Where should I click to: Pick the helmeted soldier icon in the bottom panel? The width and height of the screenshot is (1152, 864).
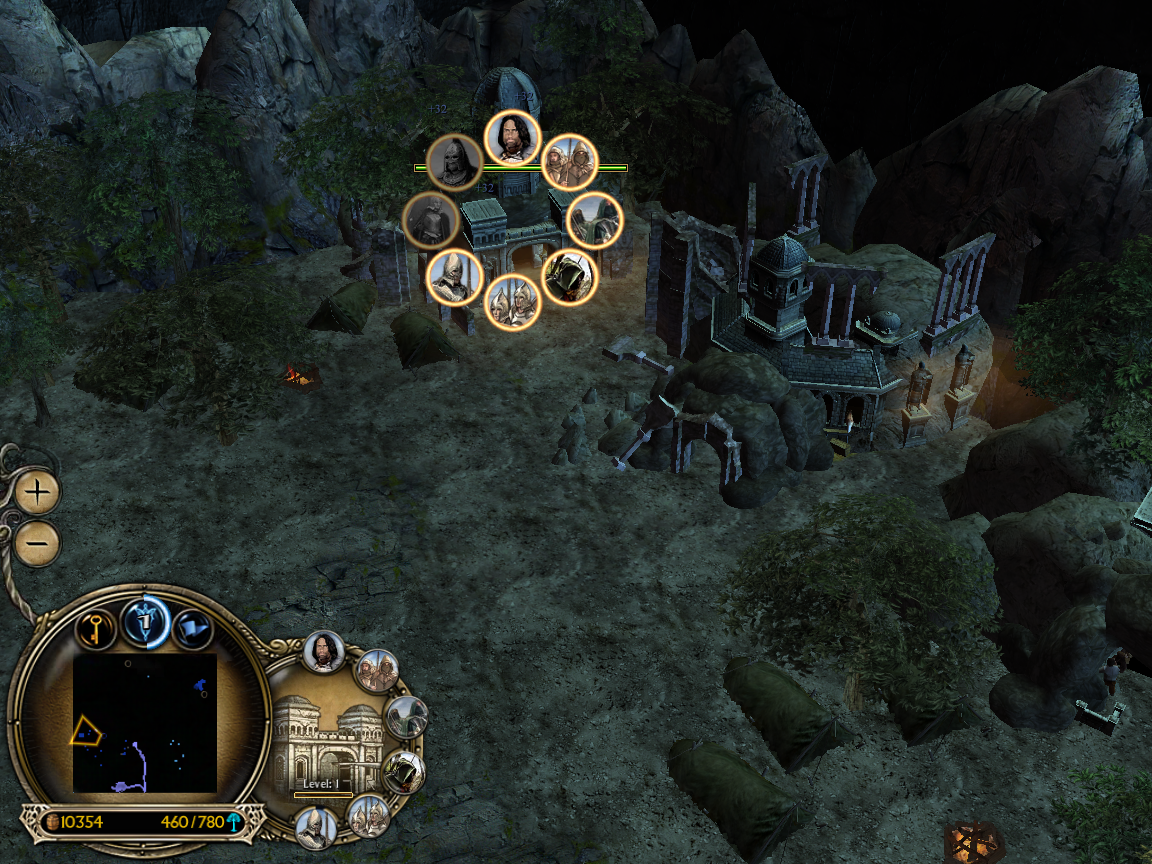click(x=315, y=827)
